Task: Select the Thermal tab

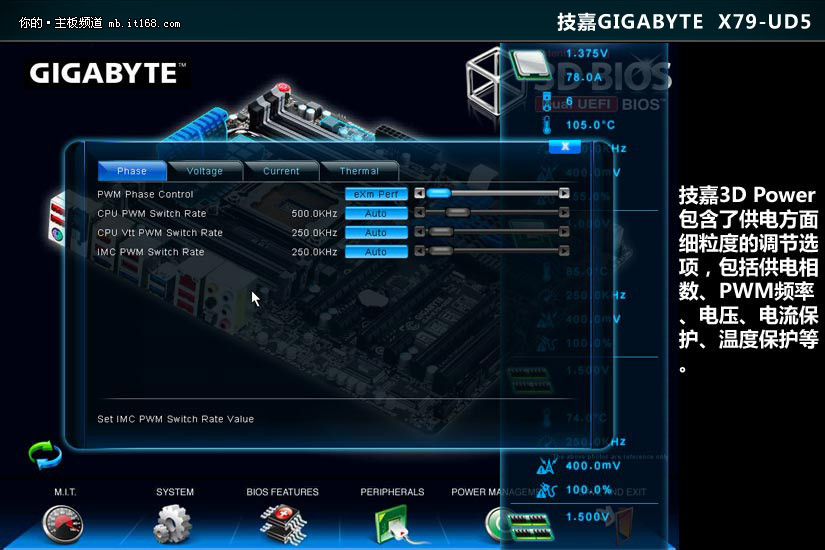Action: [x=359, y=171]
